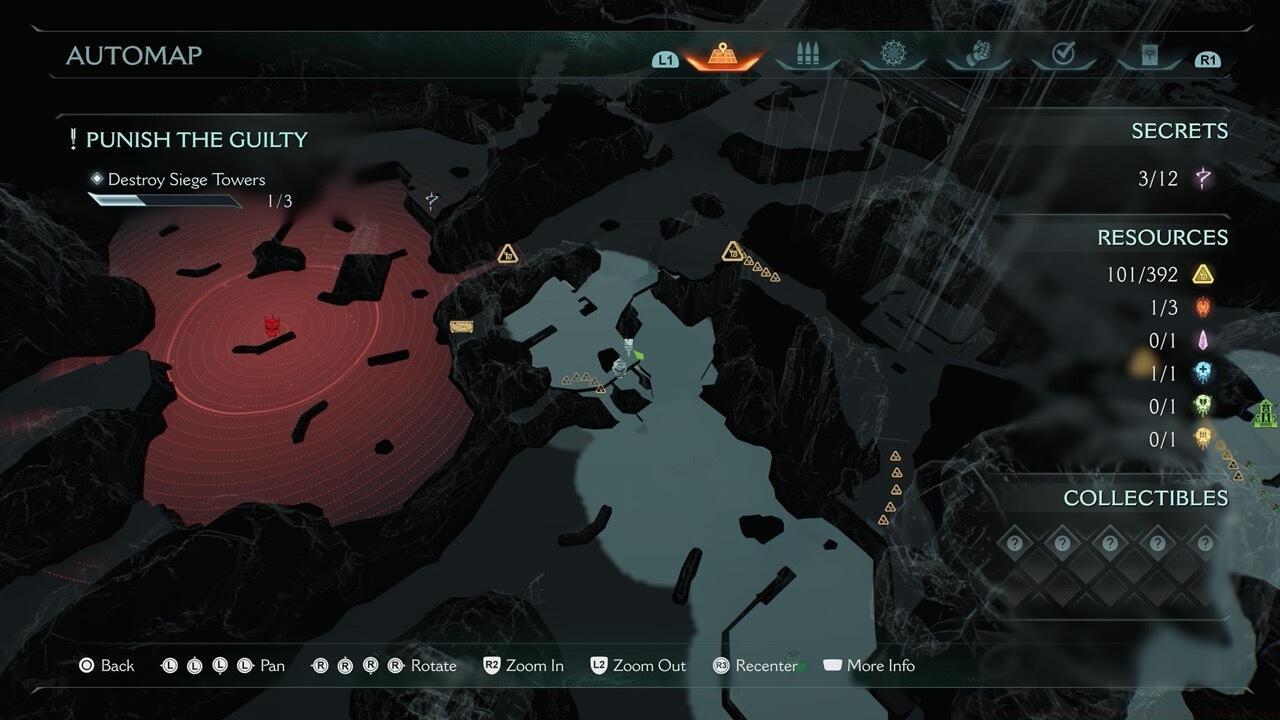The height and width of the screenshot is (720, 1280).
Task: Open the Punish the Guilty objective
Action: point(196,140)
